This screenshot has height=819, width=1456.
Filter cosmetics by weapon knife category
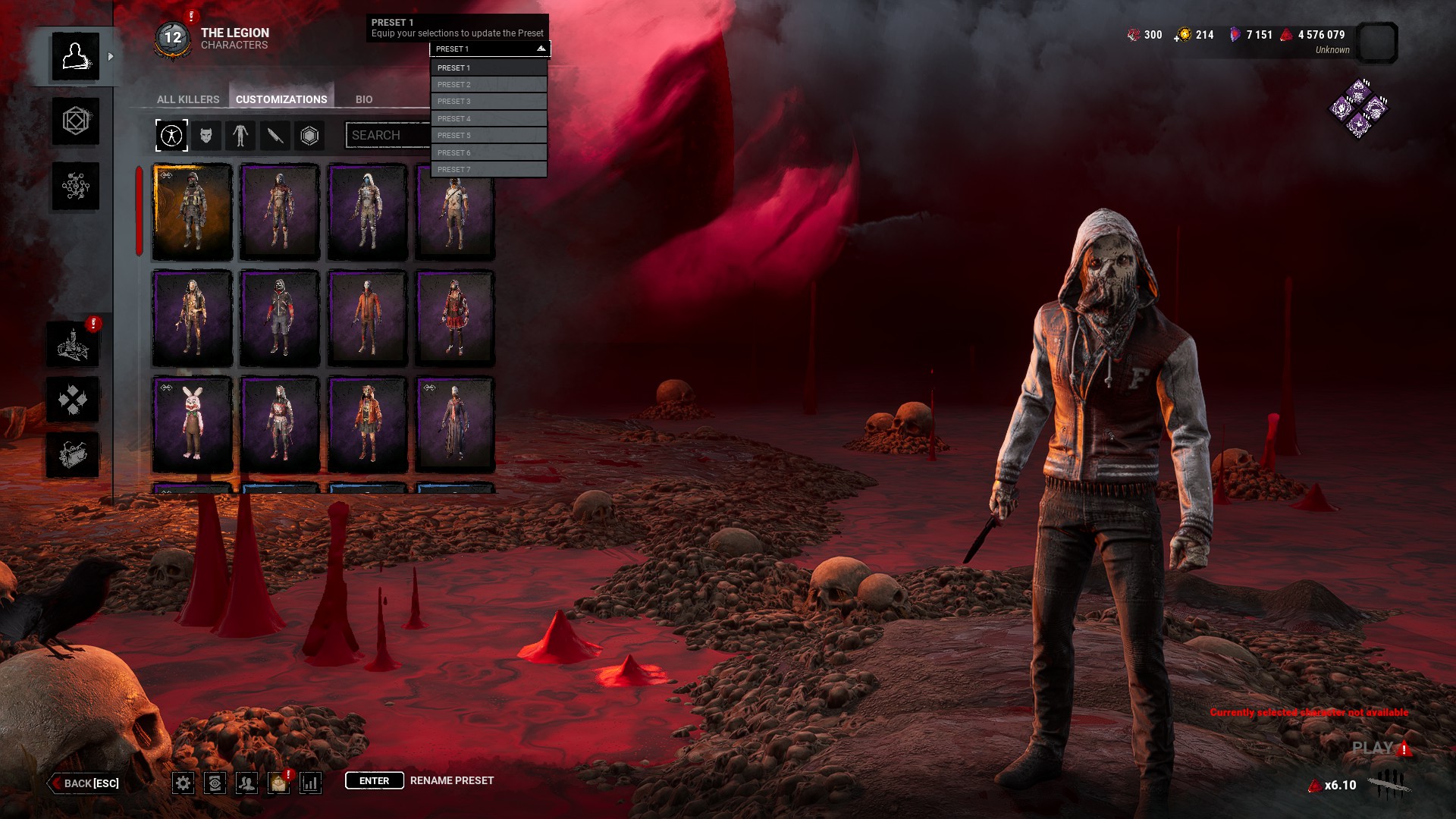[x=275, y=136]
